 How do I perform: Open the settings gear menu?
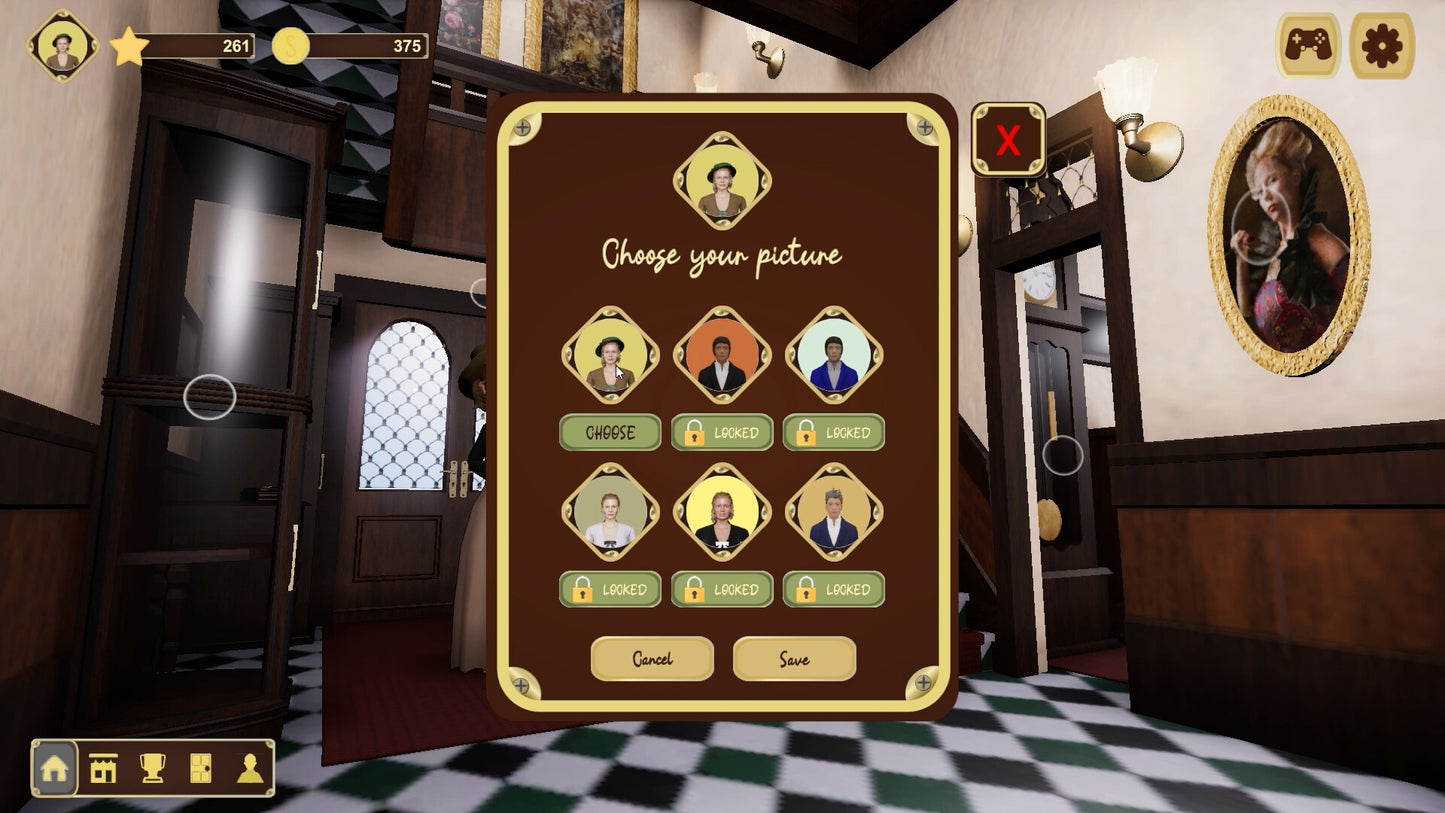[x=1382, y=46]
